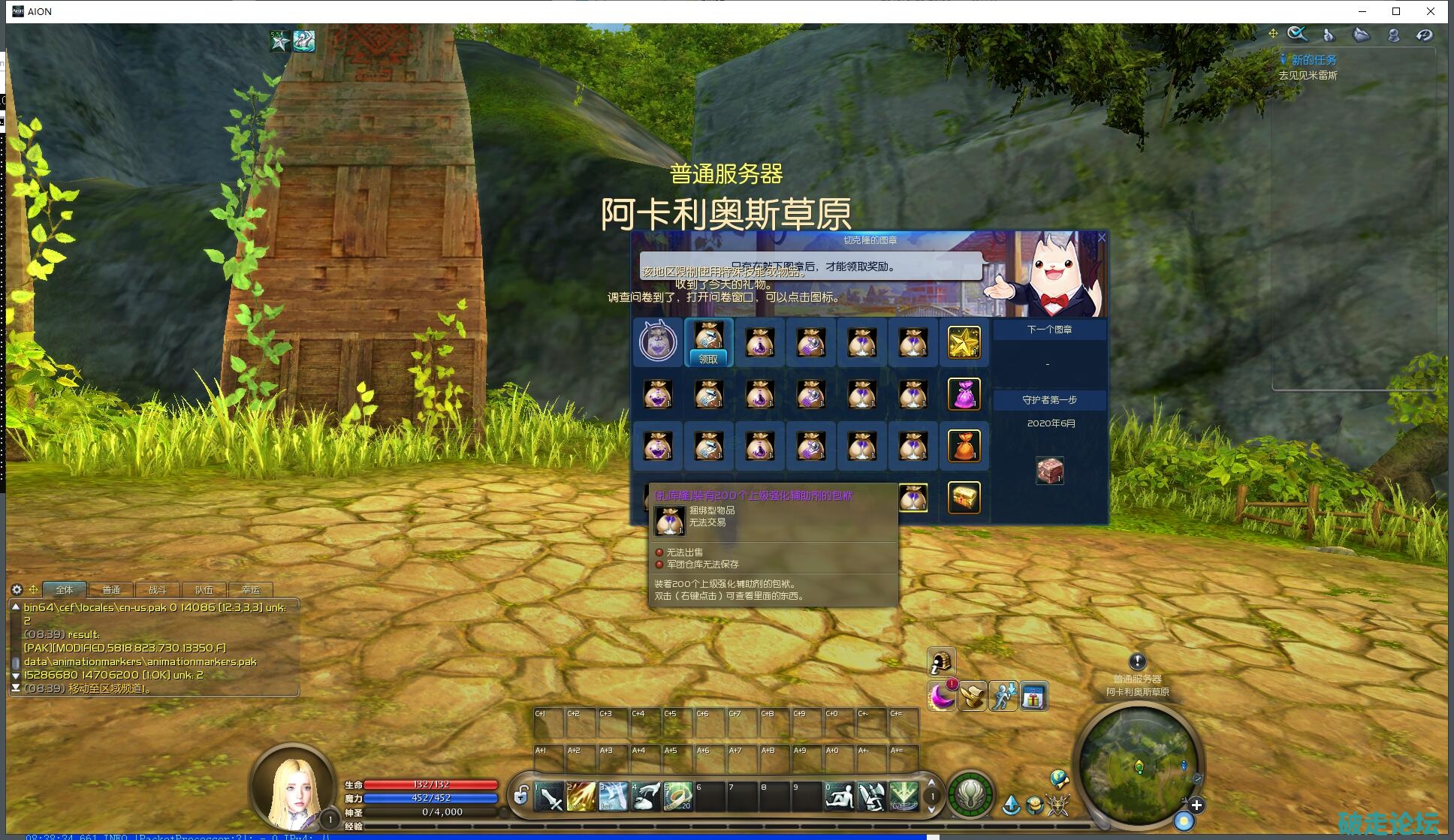
Task: Select the purple pouch stamp reward
Action: click(964, 394)
